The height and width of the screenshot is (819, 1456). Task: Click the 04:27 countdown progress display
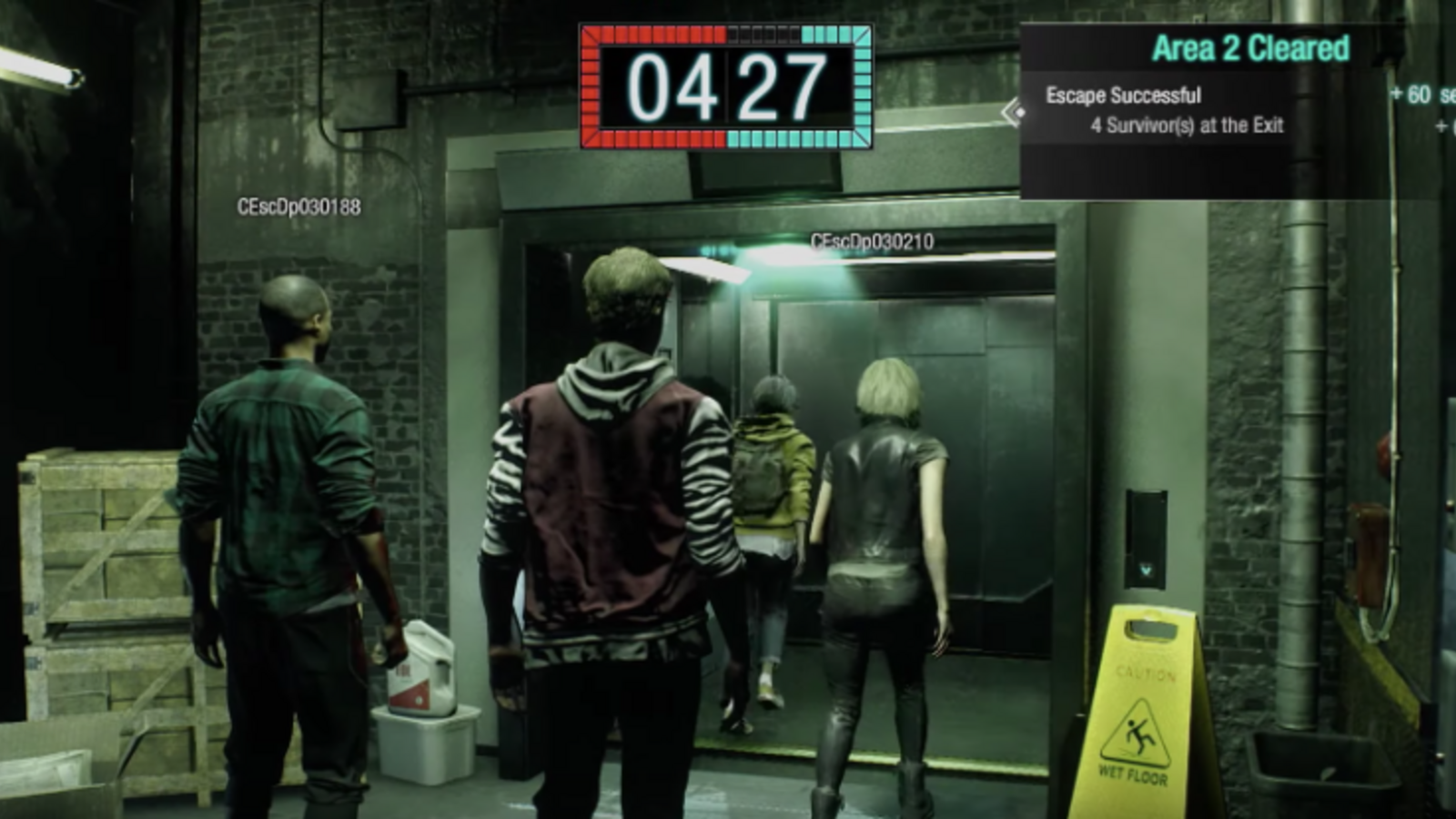tap(723, 85)
